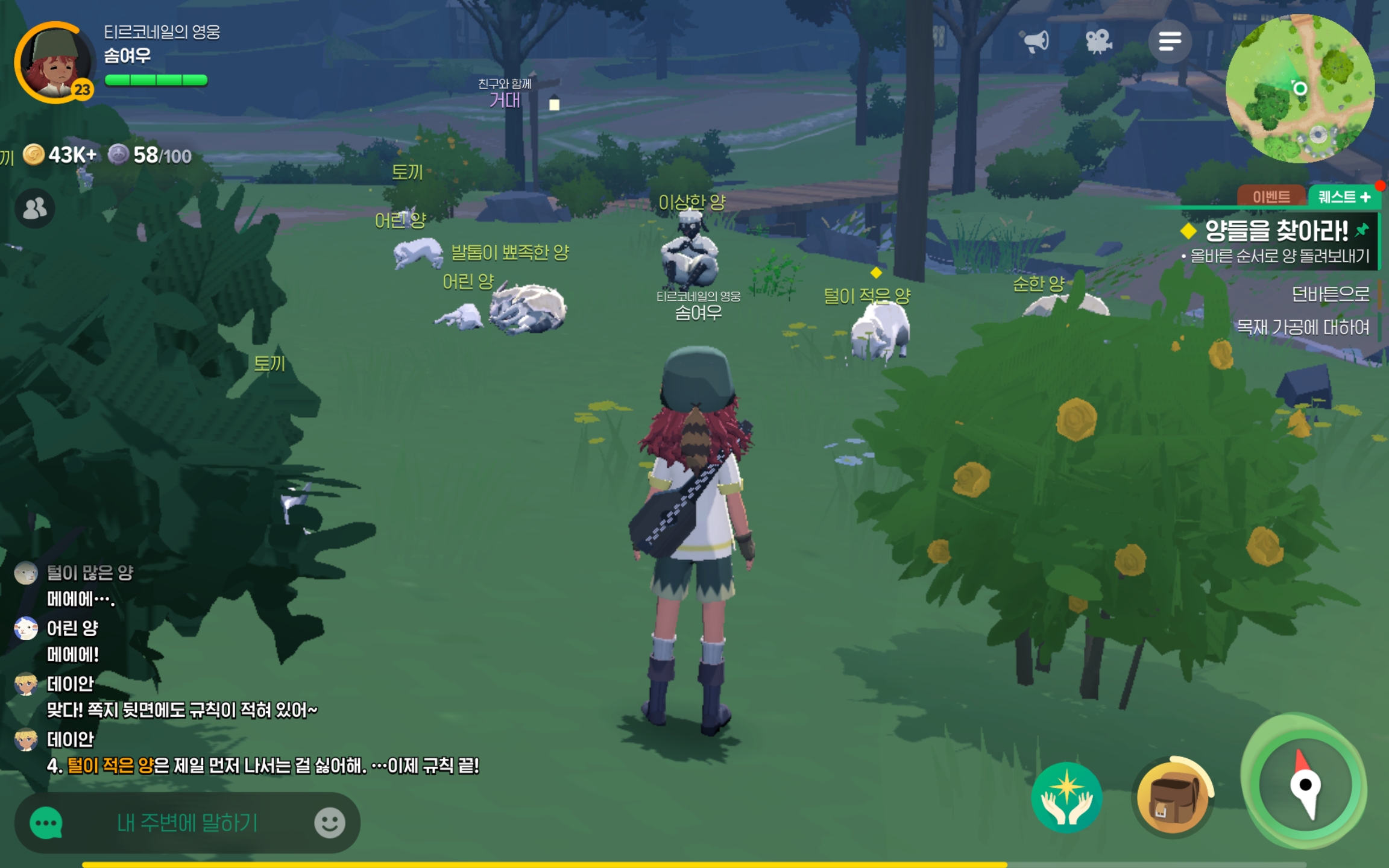Click the gold coin currency counter

coord(60,156)
